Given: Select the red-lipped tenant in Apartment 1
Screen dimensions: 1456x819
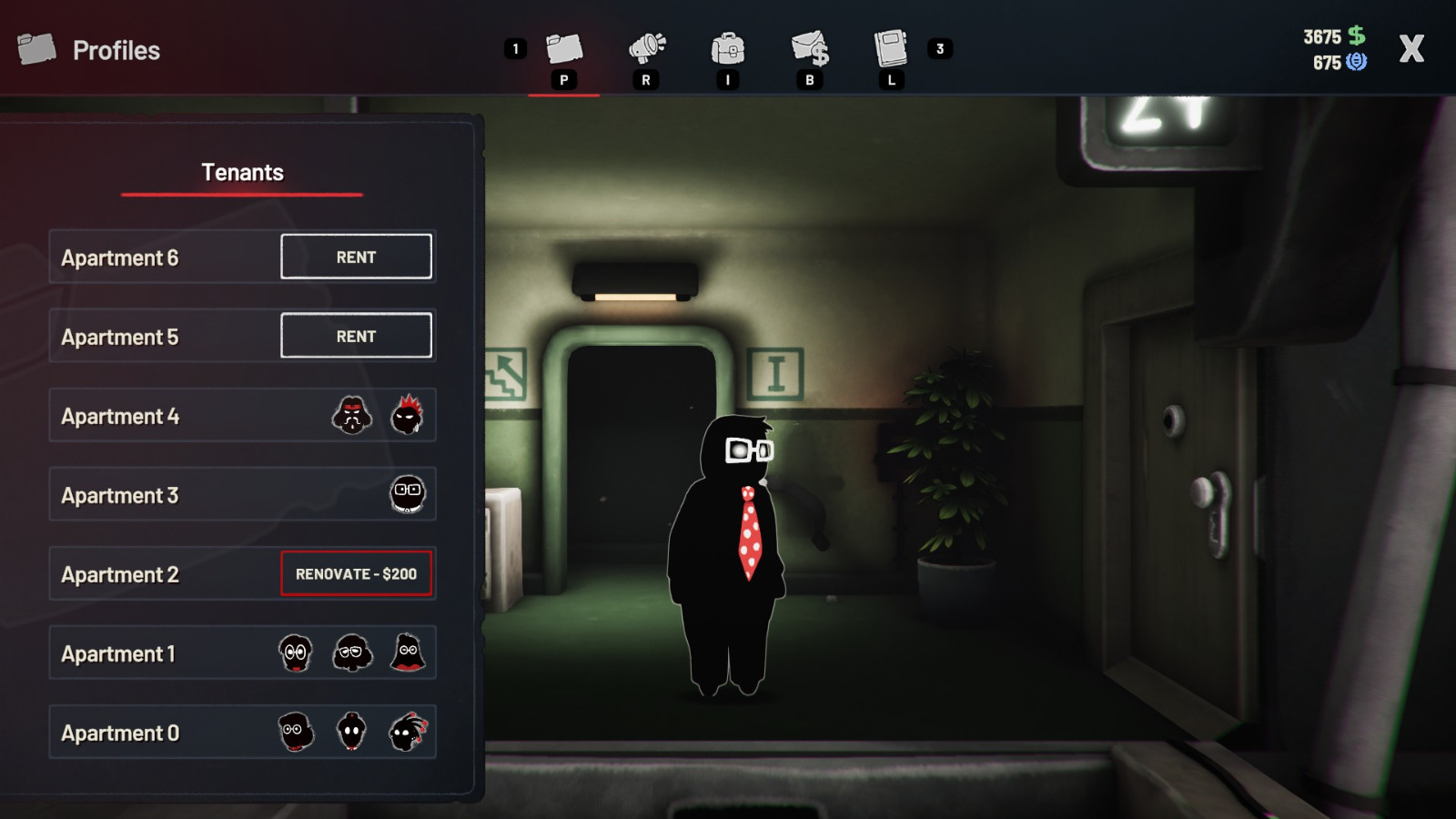Looking at the screenshot, I should pos(406,653).
